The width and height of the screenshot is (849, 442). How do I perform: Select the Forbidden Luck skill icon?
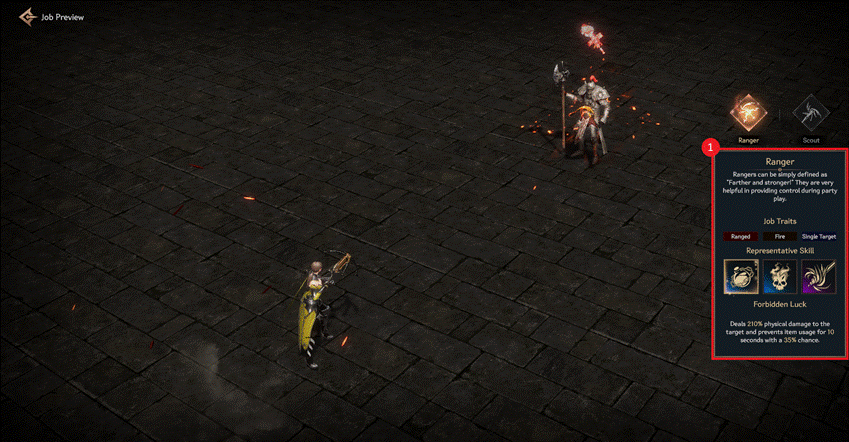pos(741,275)
